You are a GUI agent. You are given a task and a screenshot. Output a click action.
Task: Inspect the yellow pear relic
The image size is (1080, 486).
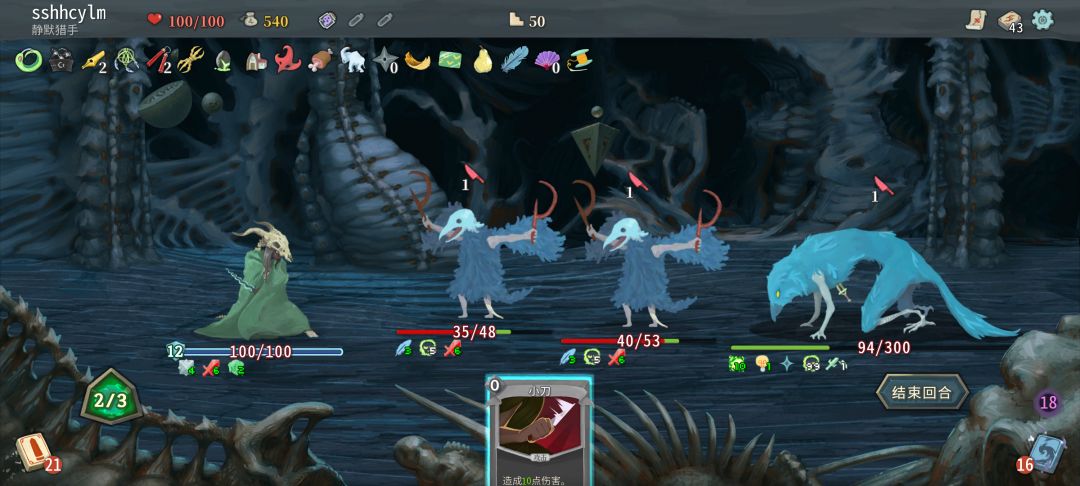[x=482, y=60]
